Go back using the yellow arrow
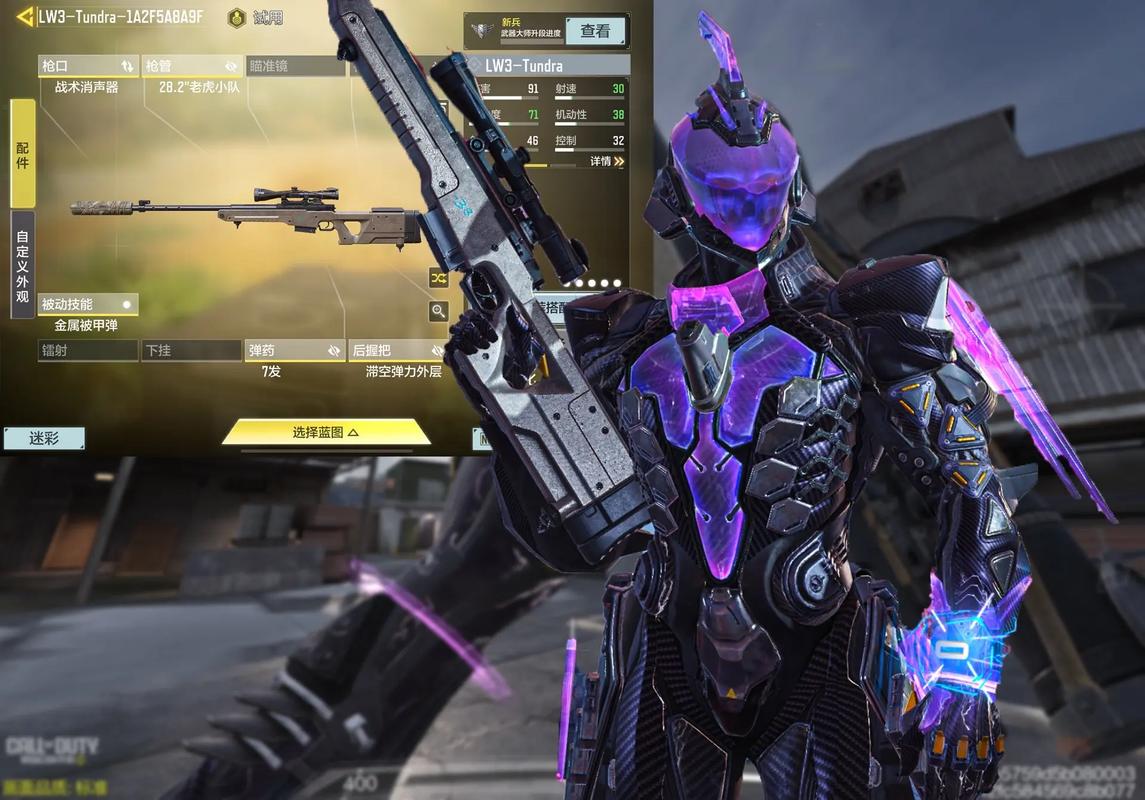The image size is (1145, 800). 23,17
